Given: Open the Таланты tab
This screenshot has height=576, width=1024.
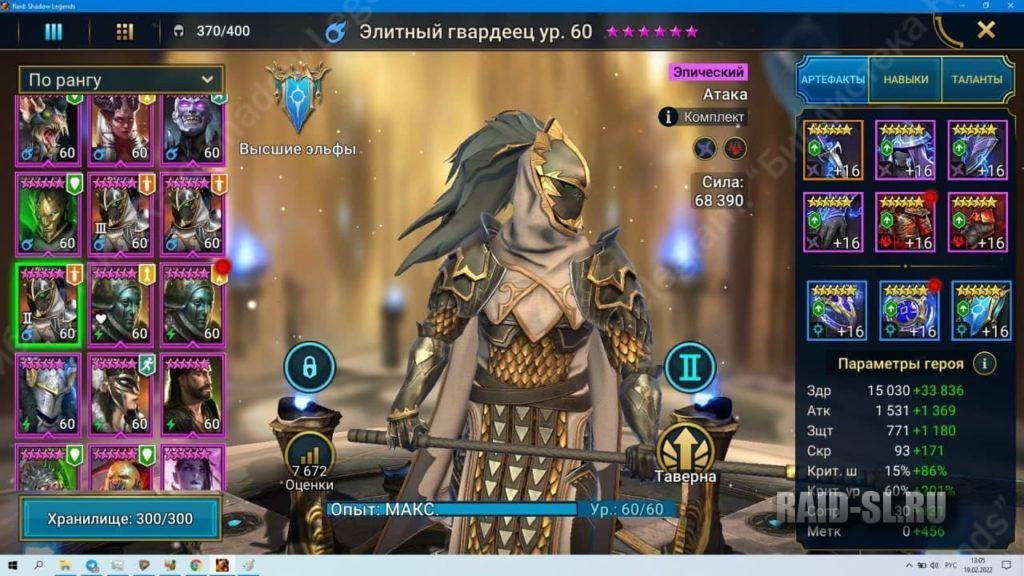Looking at the screenshot, I should click(976, 80).
